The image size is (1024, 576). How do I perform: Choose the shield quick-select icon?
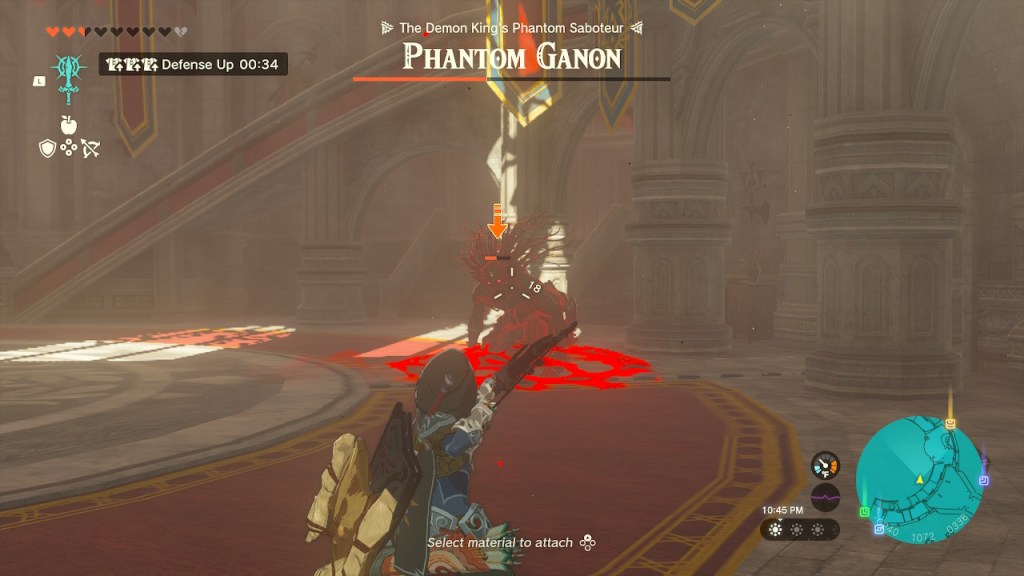coord(47,148)
